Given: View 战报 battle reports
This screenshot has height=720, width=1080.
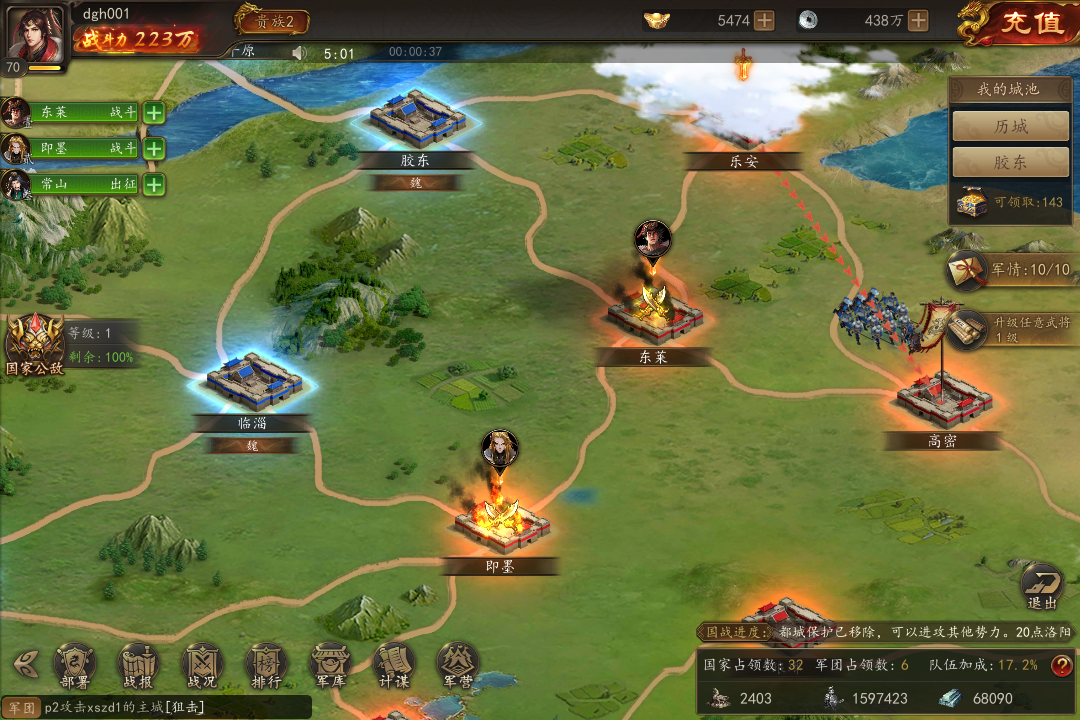Looking at the screenshot, I should [x=138, y=664].
